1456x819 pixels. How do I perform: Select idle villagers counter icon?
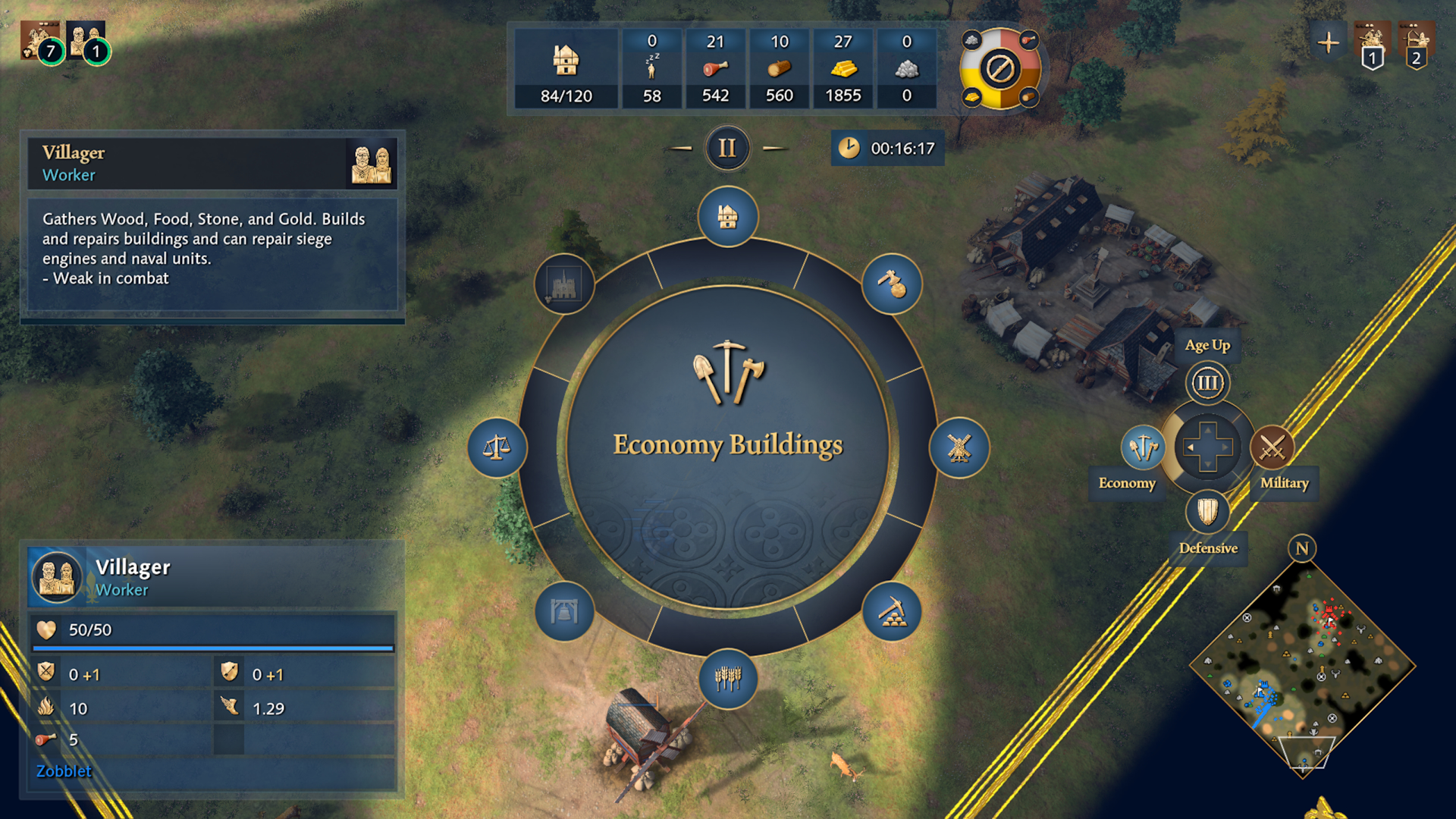coord(651,68)
